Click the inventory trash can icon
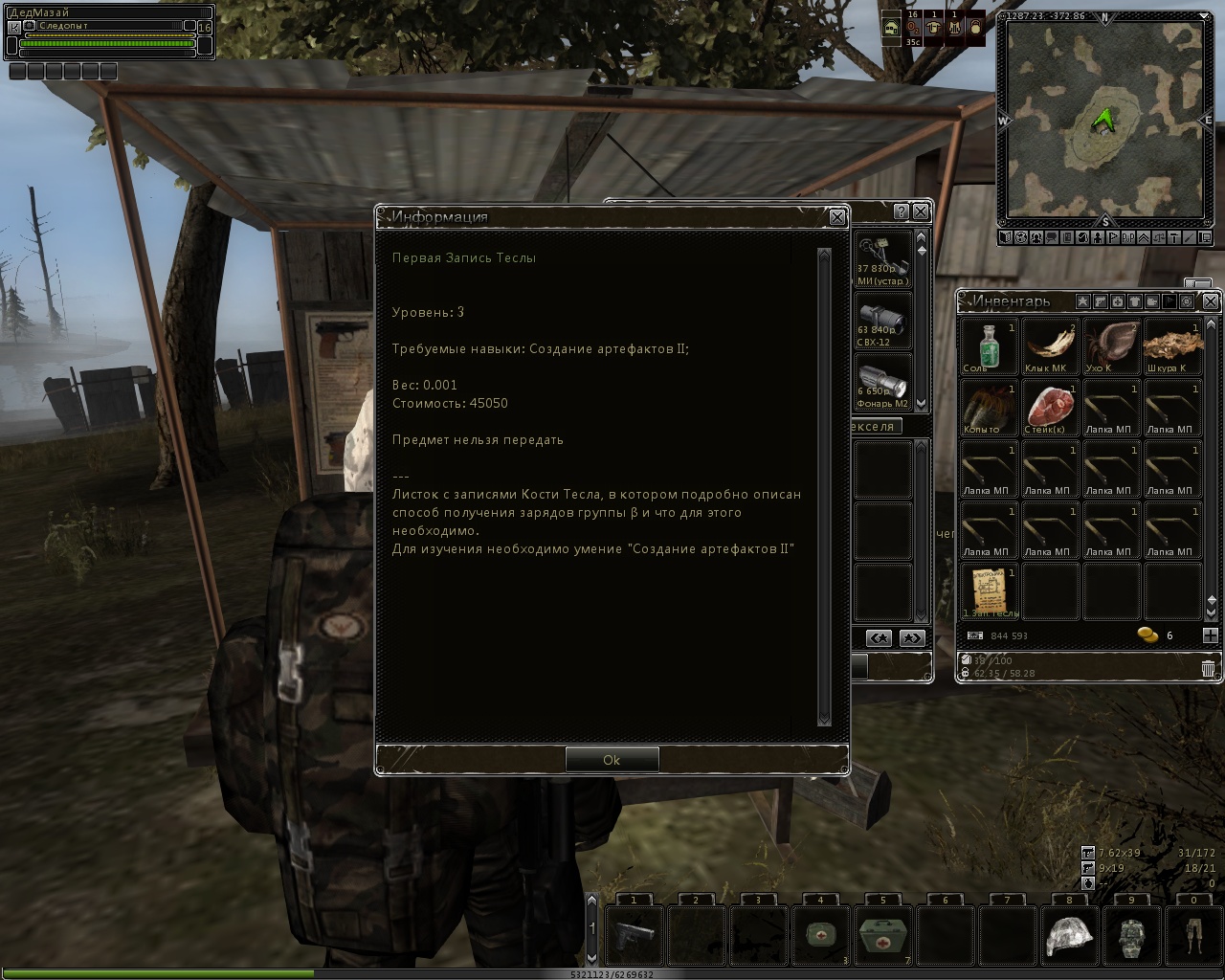 click(x=1208, y=668)
